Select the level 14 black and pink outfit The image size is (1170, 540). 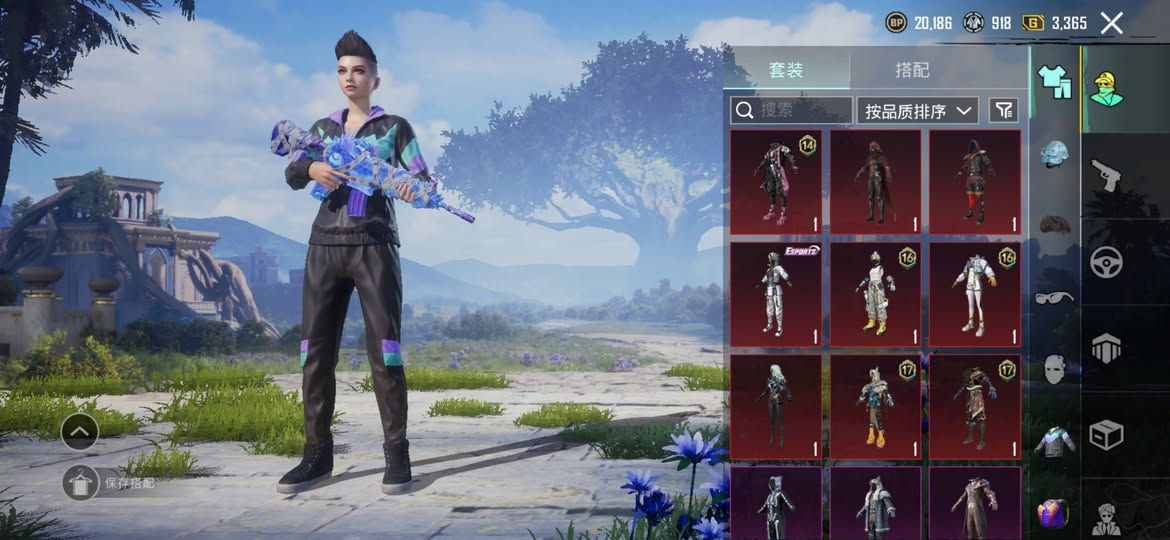(776, 182)
